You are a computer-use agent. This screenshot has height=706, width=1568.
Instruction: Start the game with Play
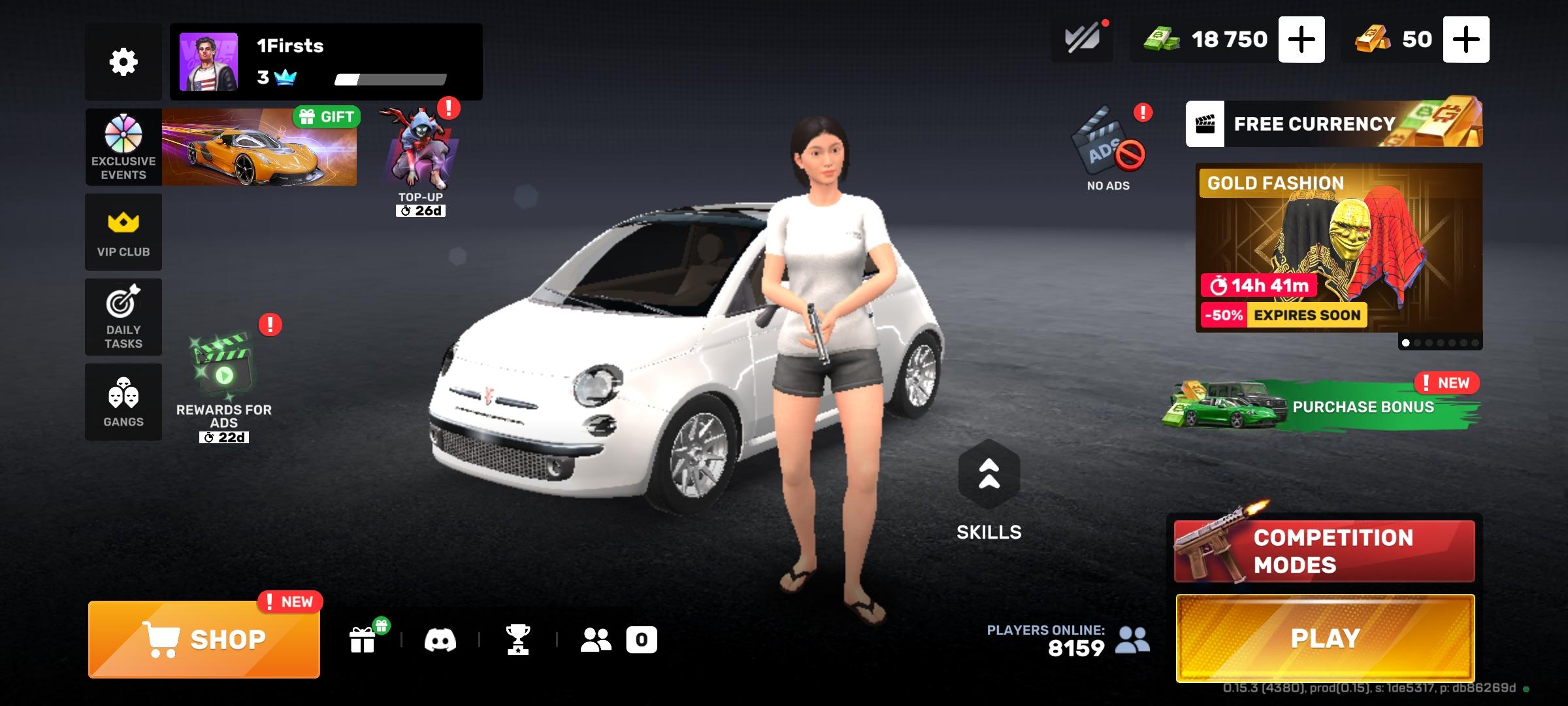point(1325,638)
